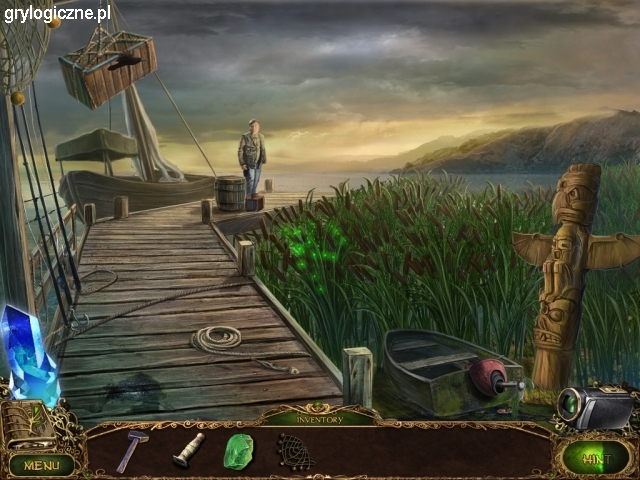Choose the fishing net inventory item

coord(293,451)
